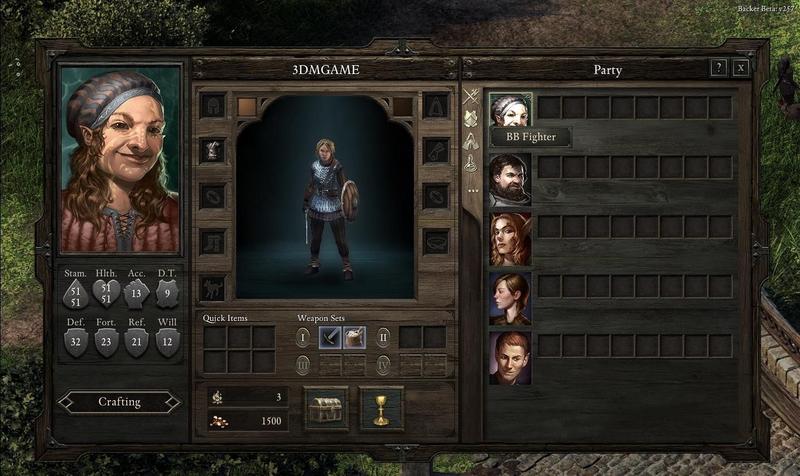Choose the bearded man party portrait
The height and width of the screenshot is (476, 800).
[510, 180]
